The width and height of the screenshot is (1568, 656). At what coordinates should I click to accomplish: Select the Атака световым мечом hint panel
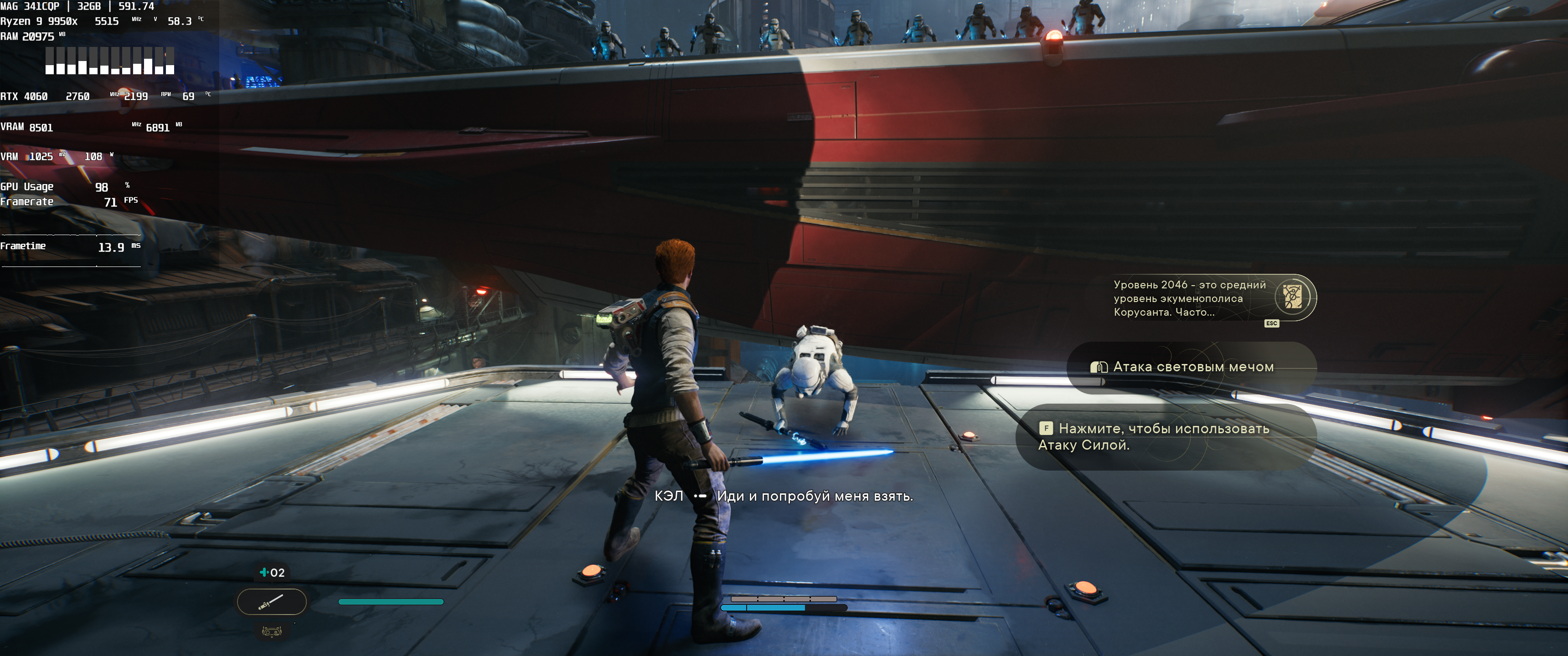(1192, 367)
